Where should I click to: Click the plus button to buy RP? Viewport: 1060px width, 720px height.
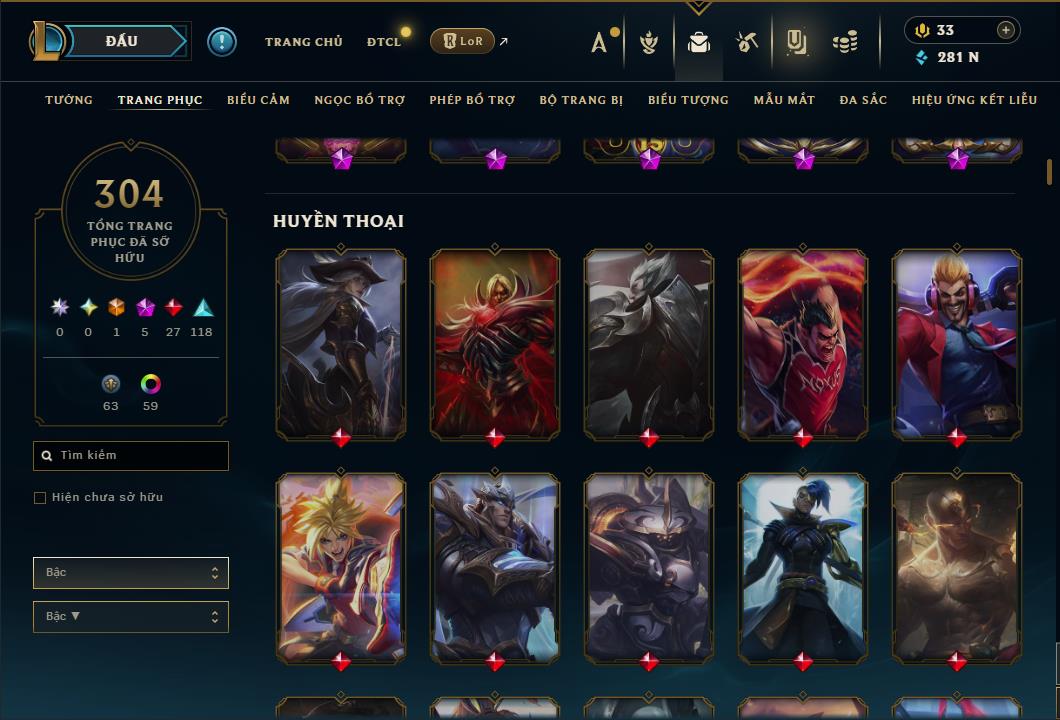point(1005,30)
